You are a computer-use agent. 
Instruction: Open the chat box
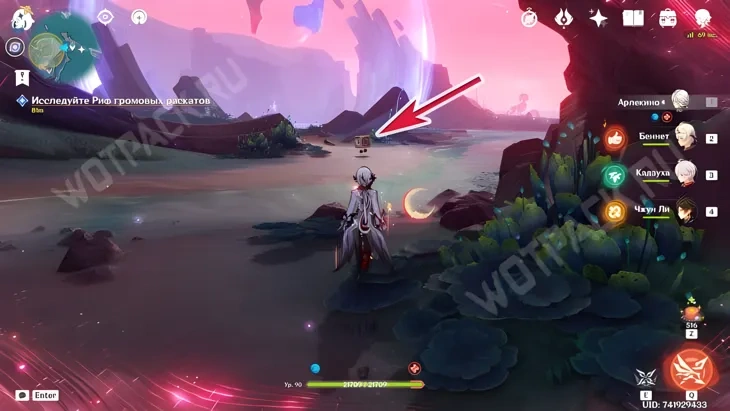23,396
